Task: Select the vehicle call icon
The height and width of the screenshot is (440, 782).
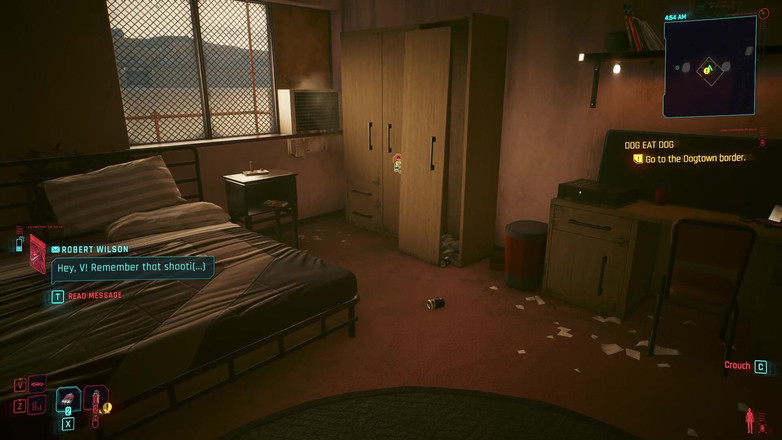Action: (x=38, y=383)
